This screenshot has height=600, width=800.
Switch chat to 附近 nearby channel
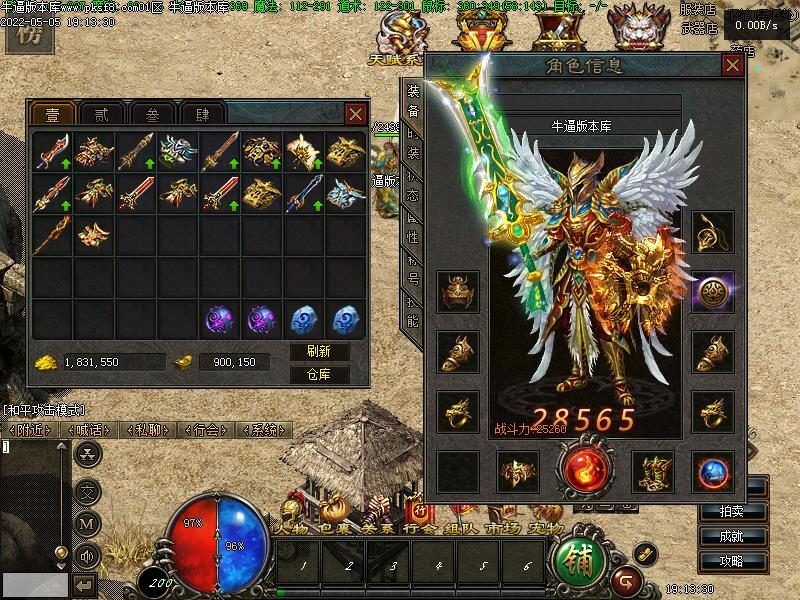point(30,430)
